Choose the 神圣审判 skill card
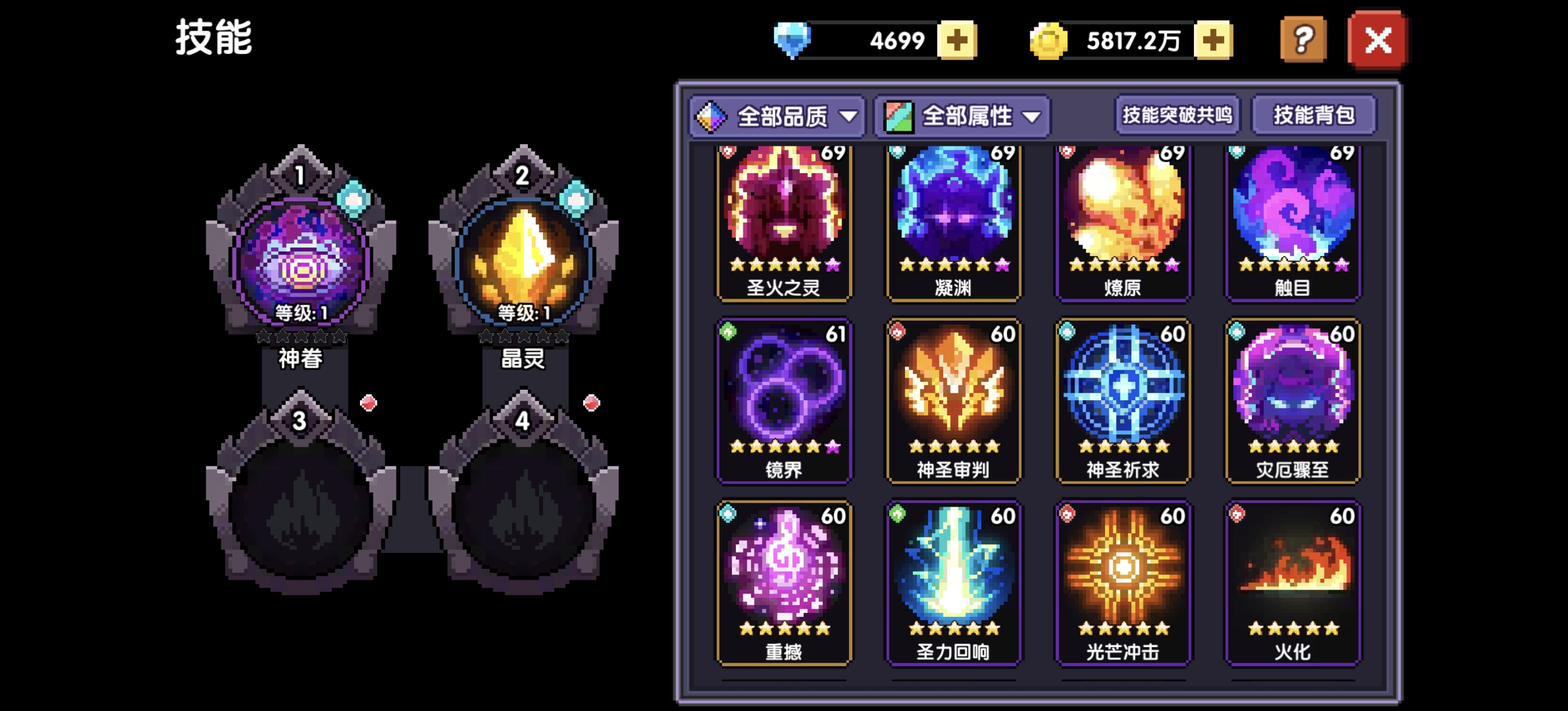This screenshot has width=1568, height=711. tap(953, 400)
